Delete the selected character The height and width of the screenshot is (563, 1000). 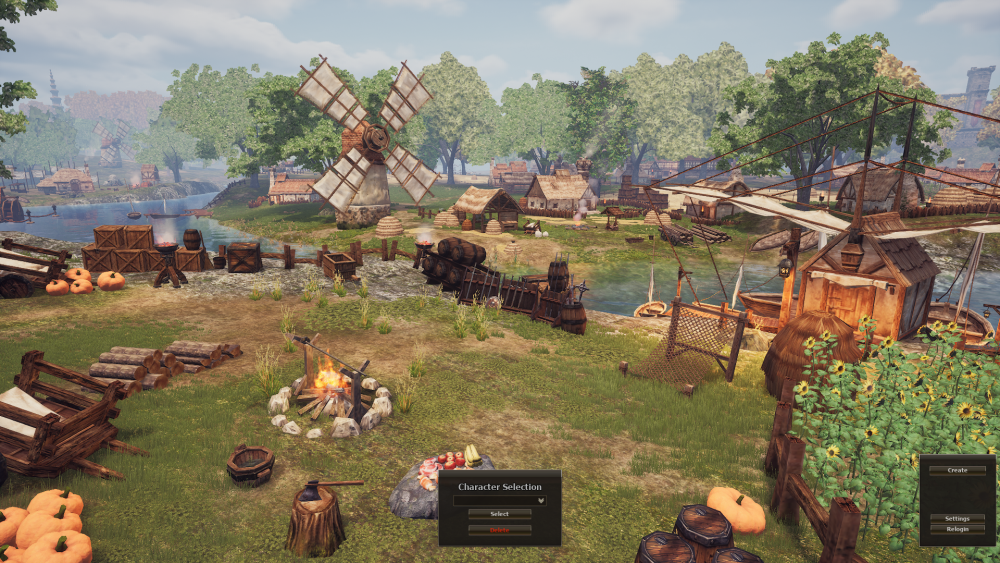[499, 530]
